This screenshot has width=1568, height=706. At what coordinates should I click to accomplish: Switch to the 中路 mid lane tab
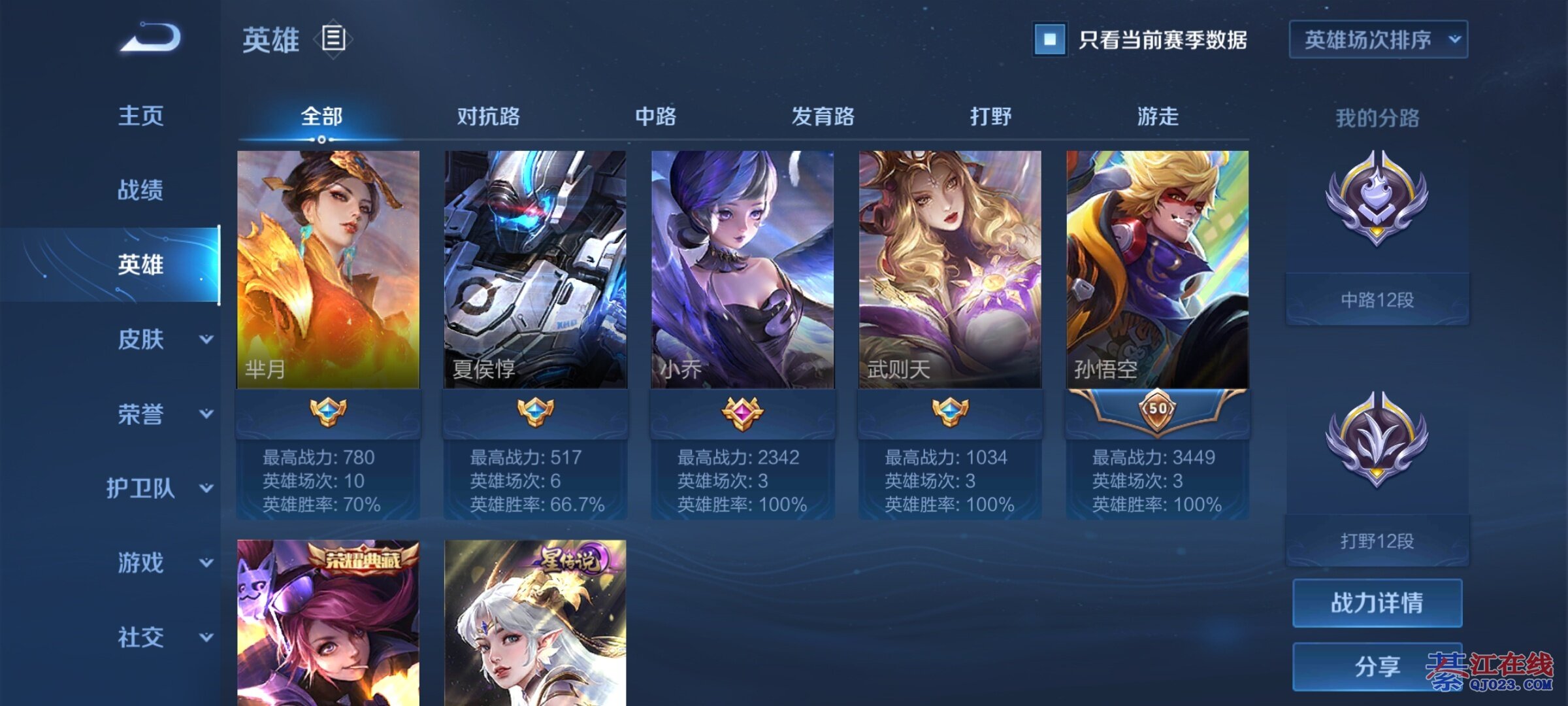[655, 117]
